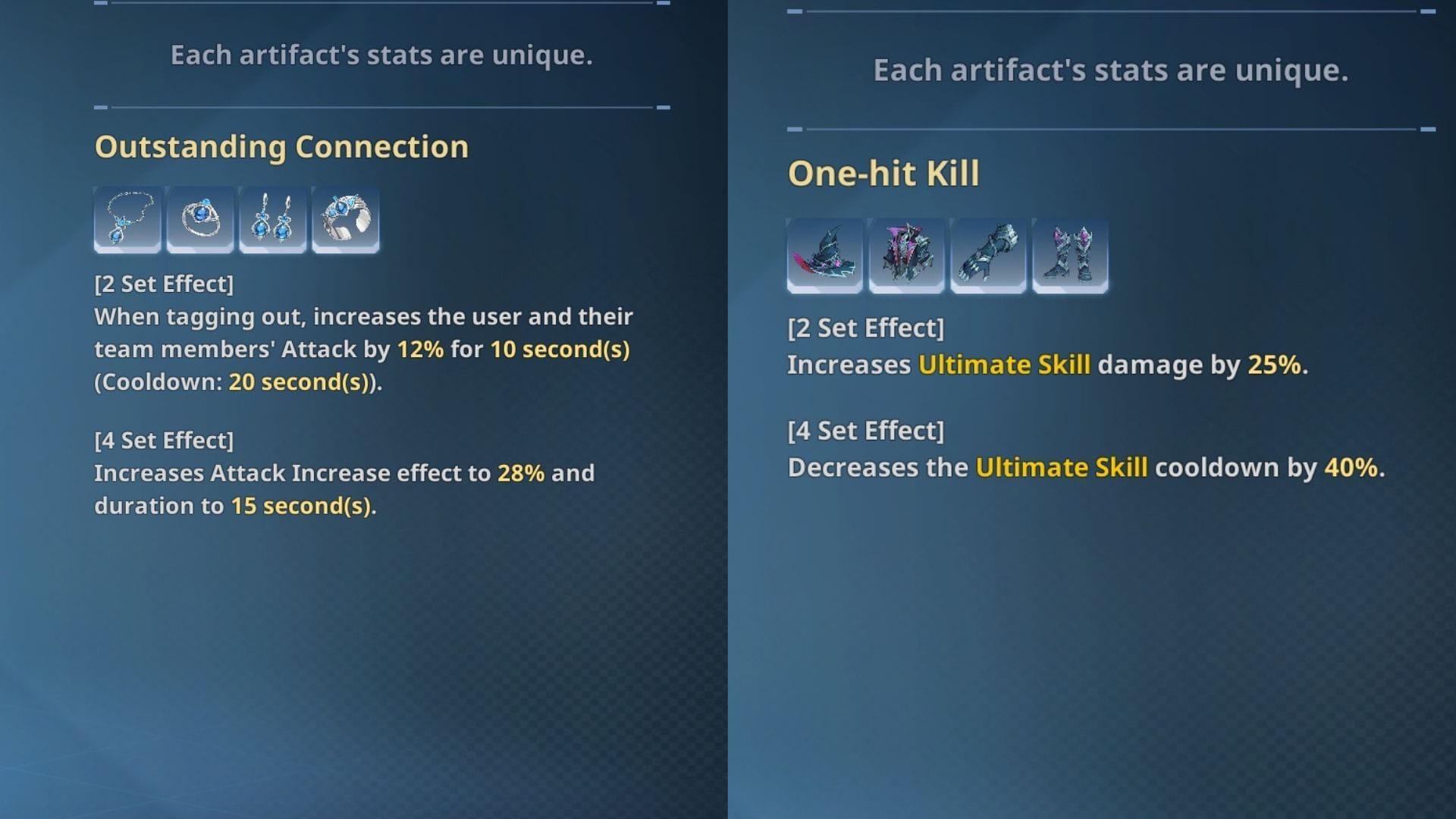
Task: Select the dark helmet artifact in One-hit Kill set
Action: (823, 256)
